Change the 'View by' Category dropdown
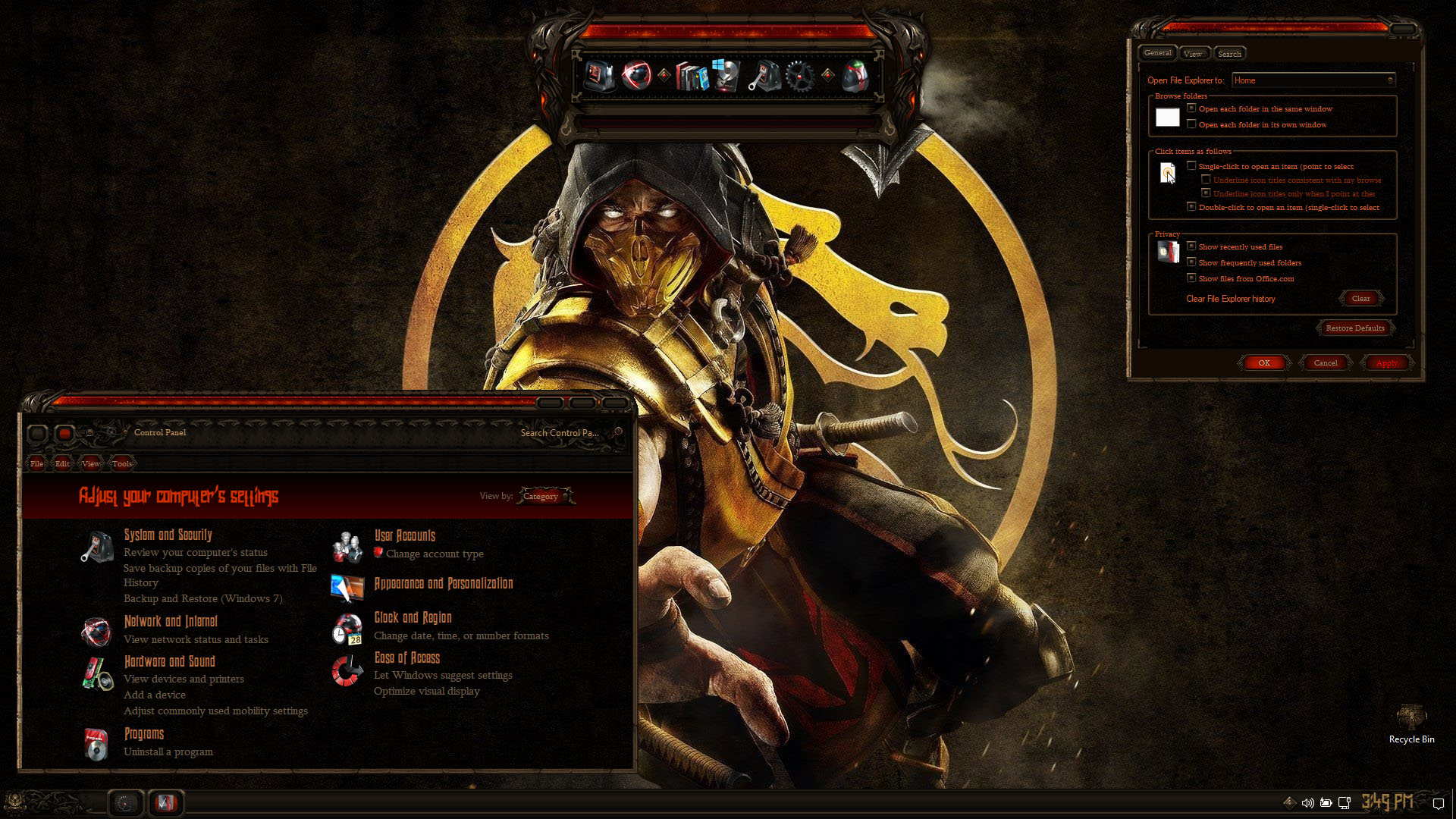Screen dimensions: 1456x819 click(x=544, y=497)
